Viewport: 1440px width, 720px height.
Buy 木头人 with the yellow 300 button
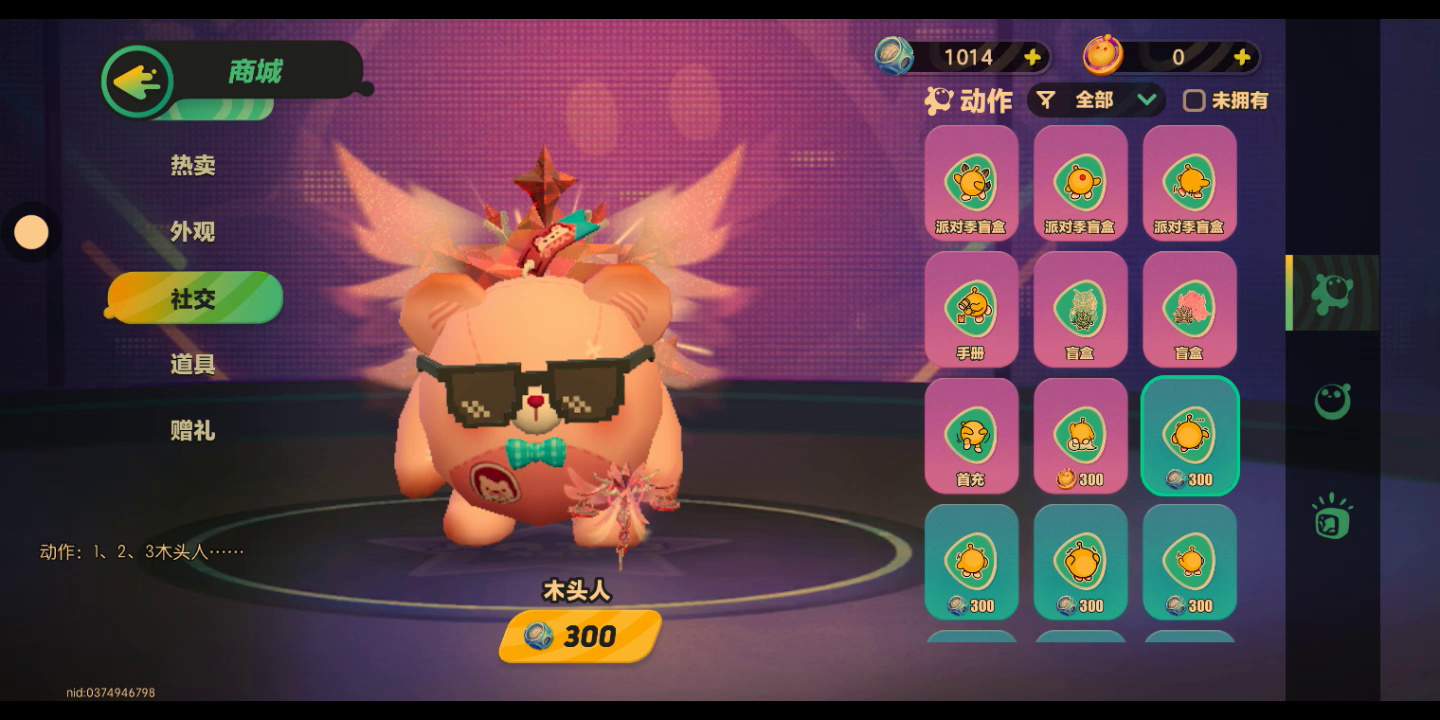[x=580, y=636]
